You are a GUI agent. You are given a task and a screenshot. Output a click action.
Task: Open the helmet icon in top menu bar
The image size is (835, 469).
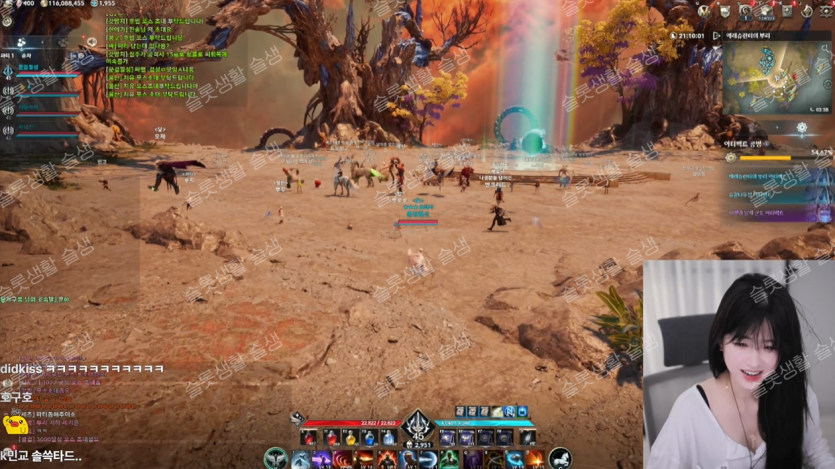pyautogui.click(x=725, y=11)
